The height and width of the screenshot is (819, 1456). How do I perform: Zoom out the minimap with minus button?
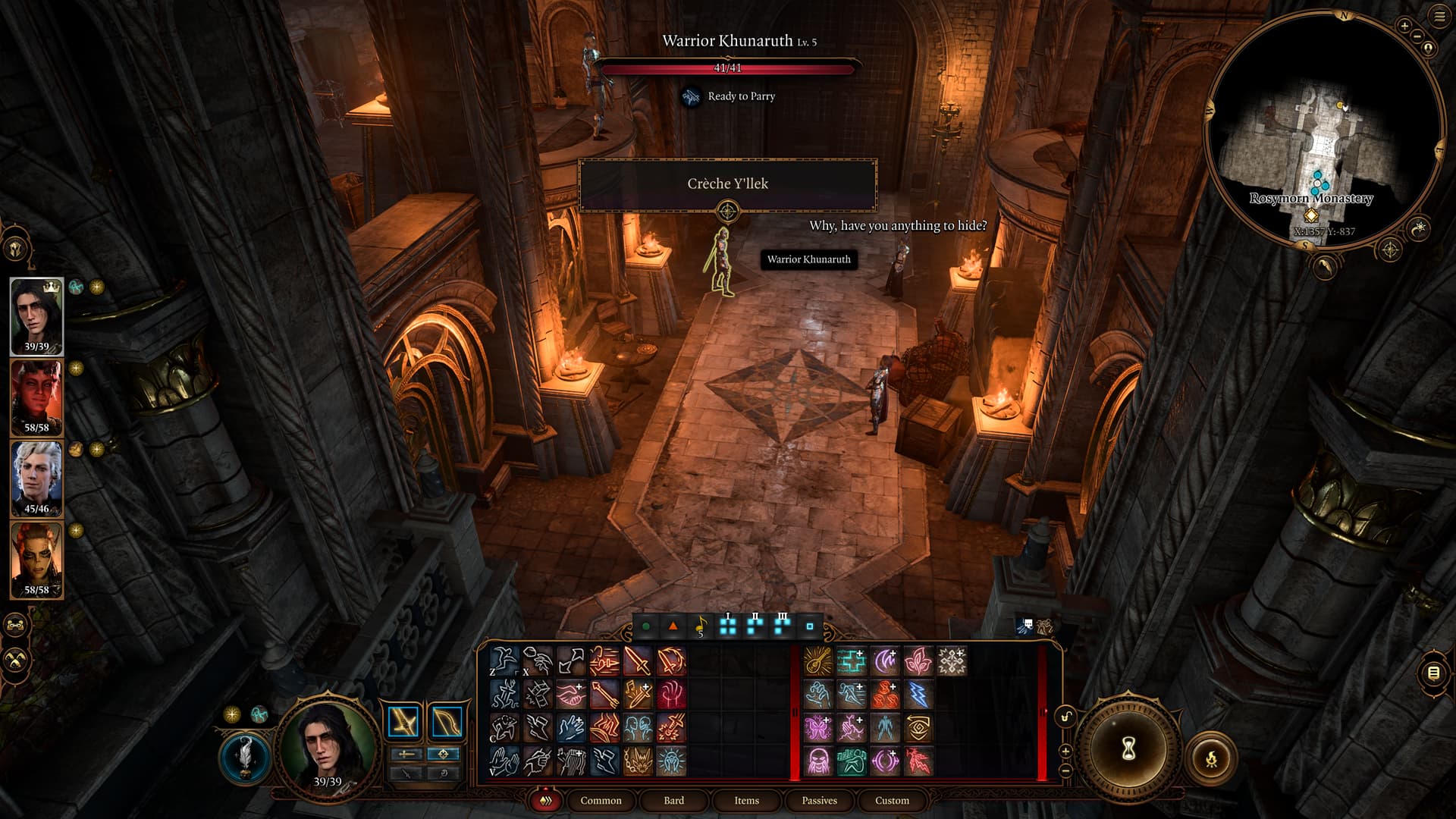click(1416, 36)
